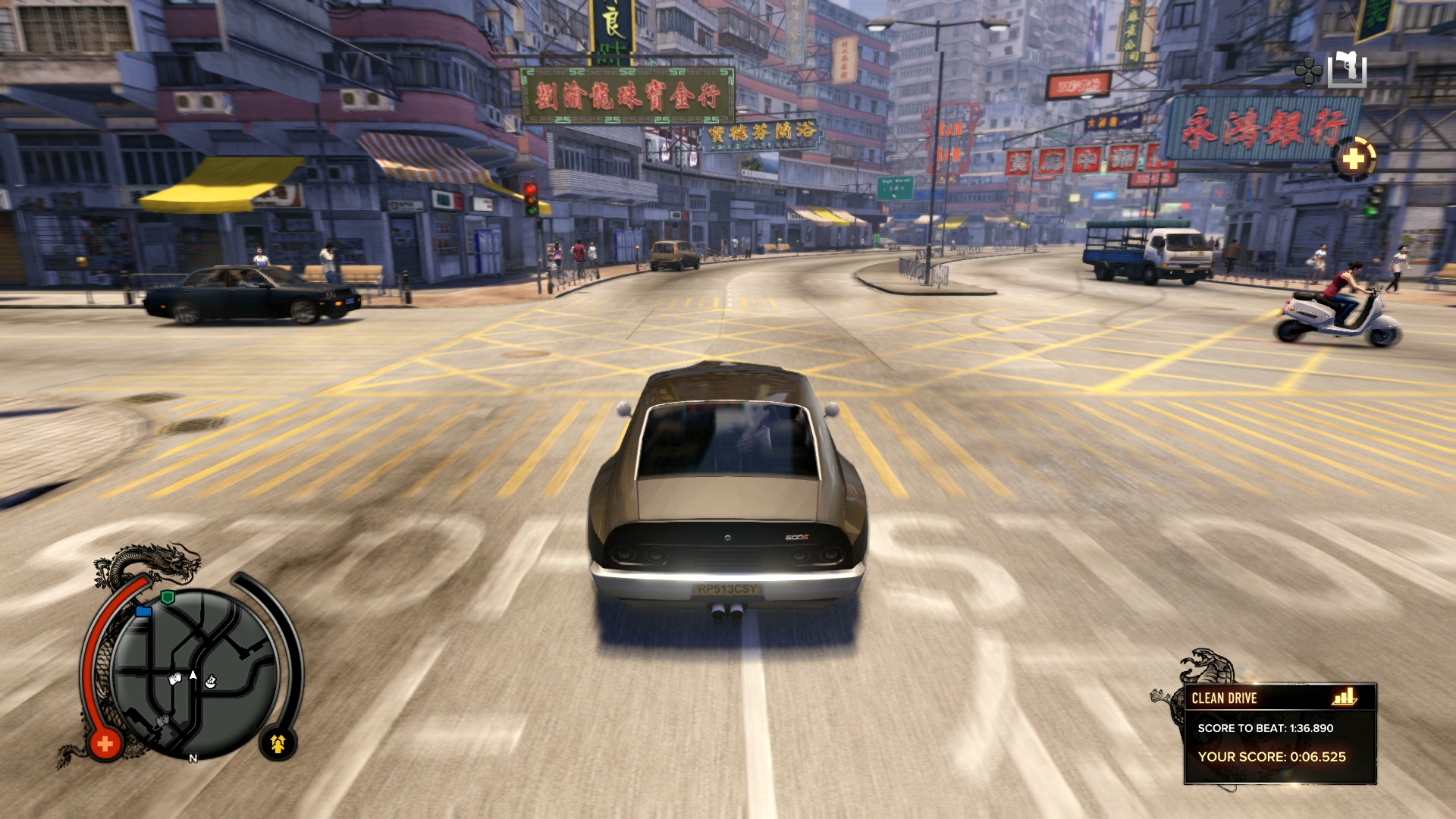
Task: Click the glowing health pickup marker
Action: click(x=1355, y=158)
